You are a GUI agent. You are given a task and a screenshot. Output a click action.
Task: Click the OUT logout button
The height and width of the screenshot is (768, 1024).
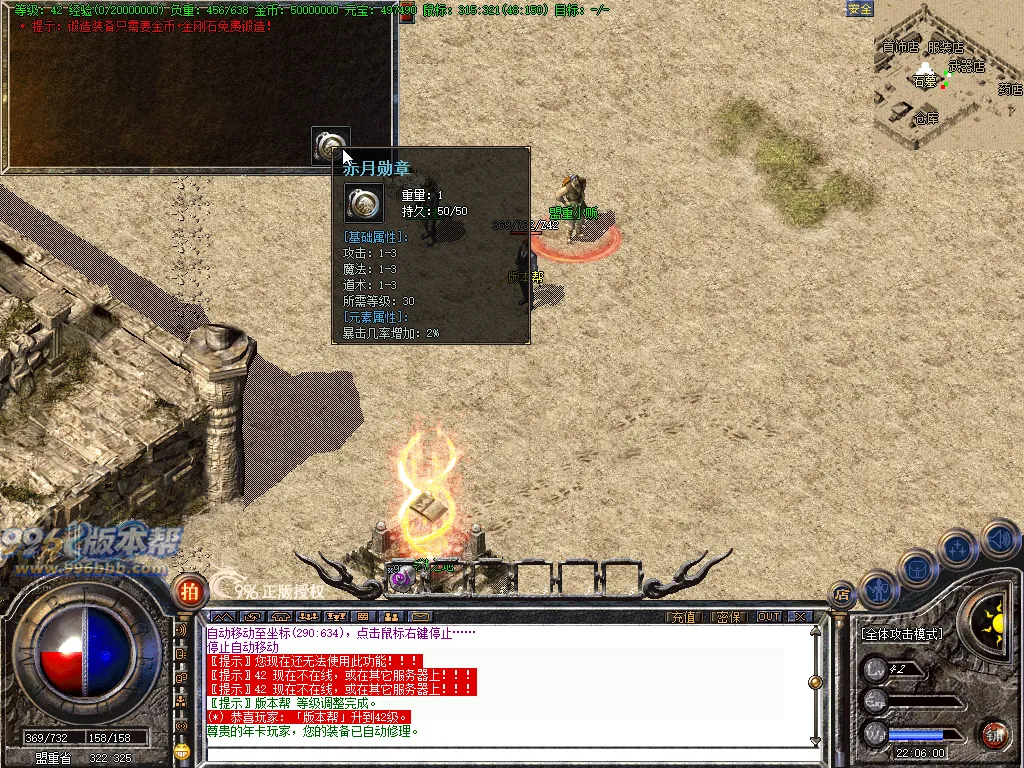[768, 617]
